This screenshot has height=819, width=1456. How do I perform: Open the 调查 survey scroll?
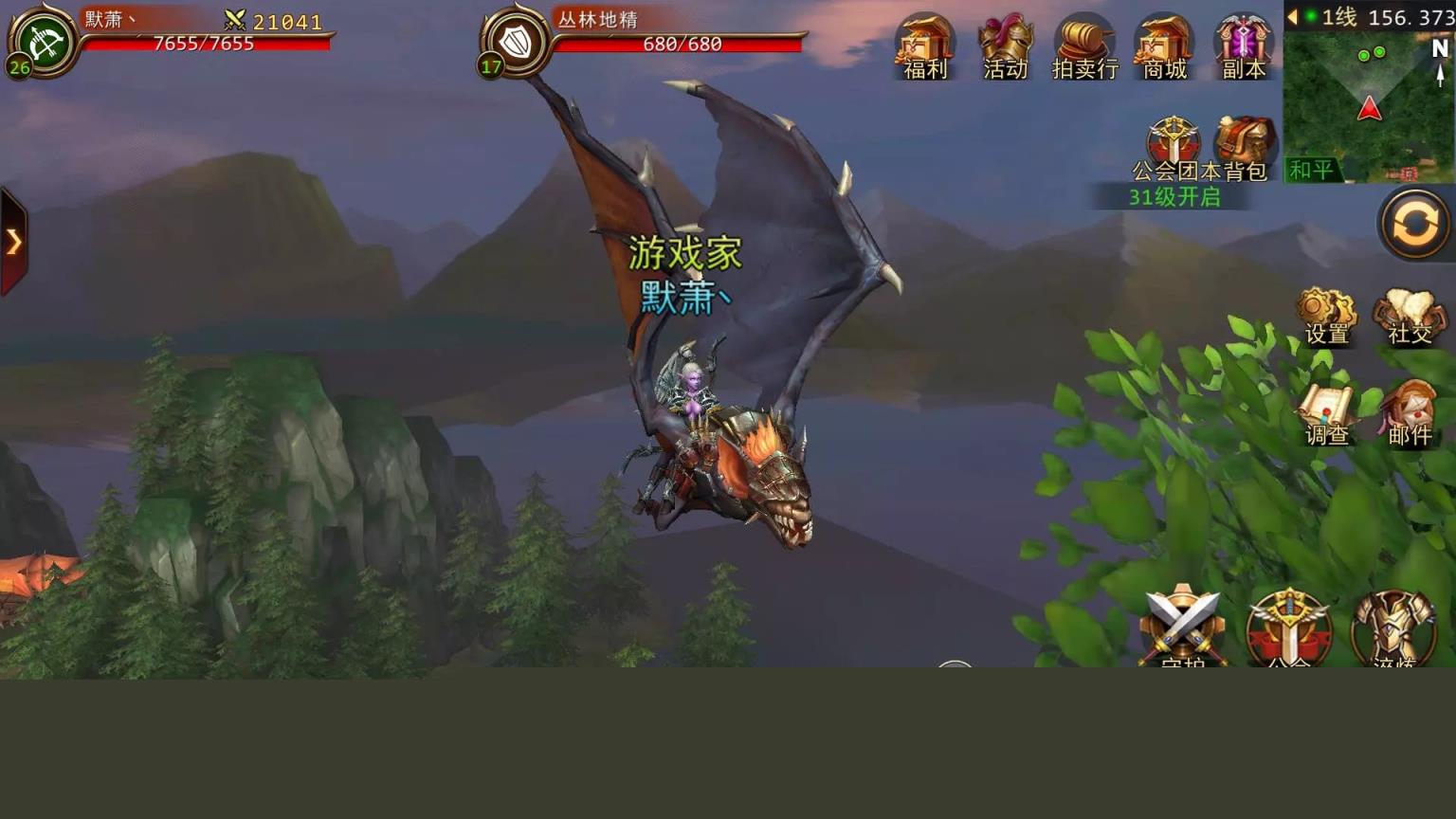tap(1326, 415)
